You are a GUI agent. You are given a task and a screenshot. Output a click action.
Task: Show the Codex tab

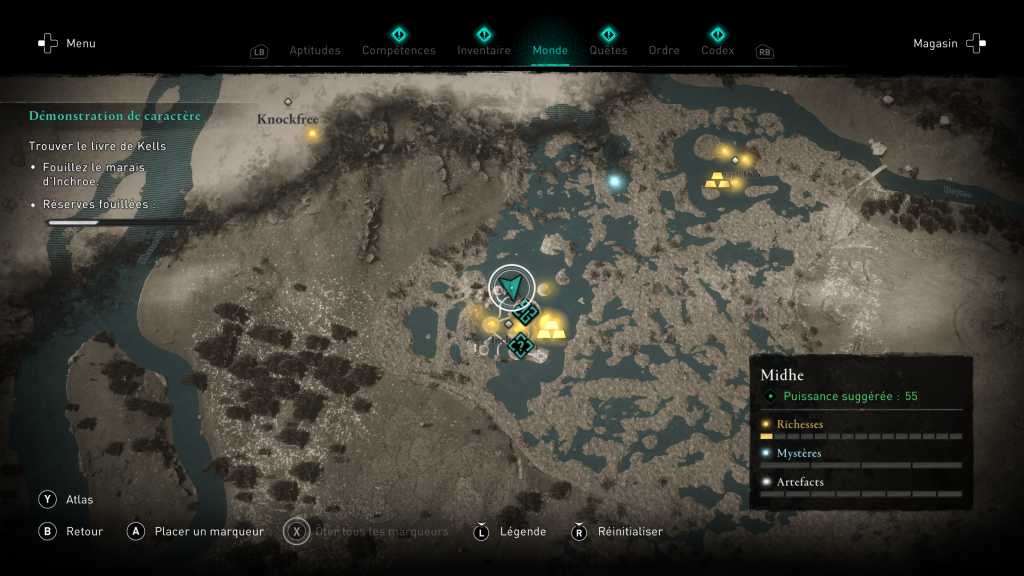[x=717, y=50]
